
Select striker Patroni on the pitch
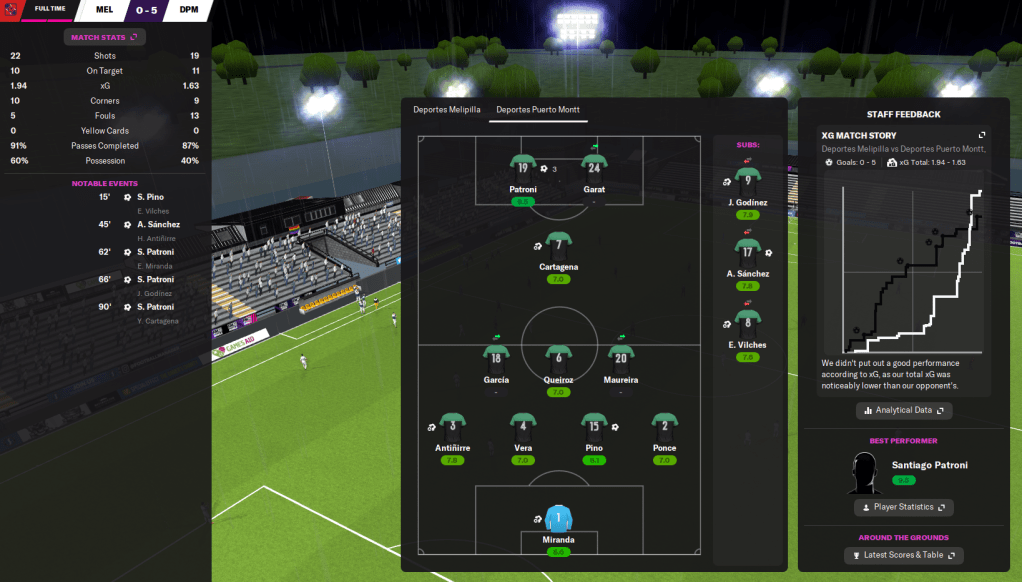click(523, 168)
